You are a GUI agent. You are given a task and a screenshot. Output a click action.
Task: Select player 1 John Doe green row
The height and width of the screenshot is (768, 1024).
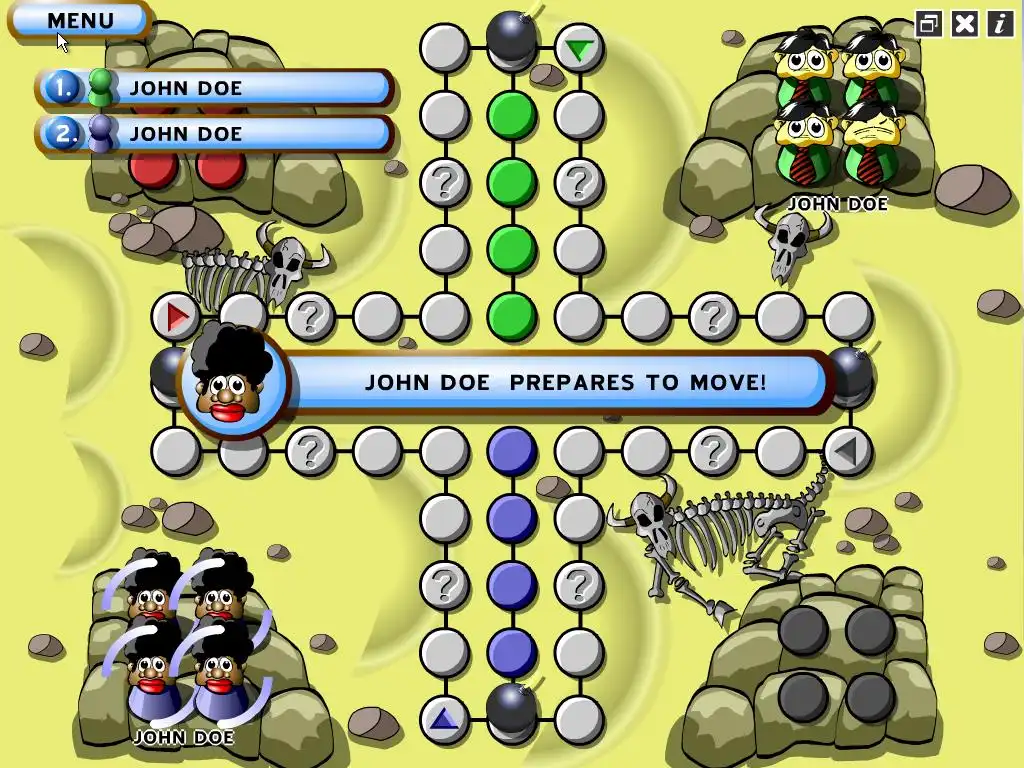pos(215,88)
